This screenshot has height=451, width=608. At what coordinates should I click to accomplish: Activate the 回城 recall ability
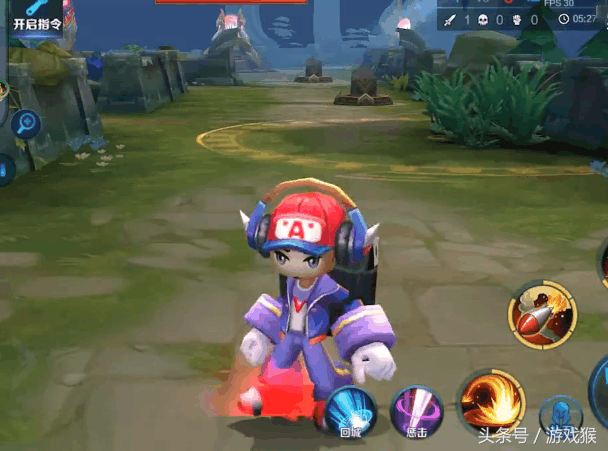tap(350, 412)
